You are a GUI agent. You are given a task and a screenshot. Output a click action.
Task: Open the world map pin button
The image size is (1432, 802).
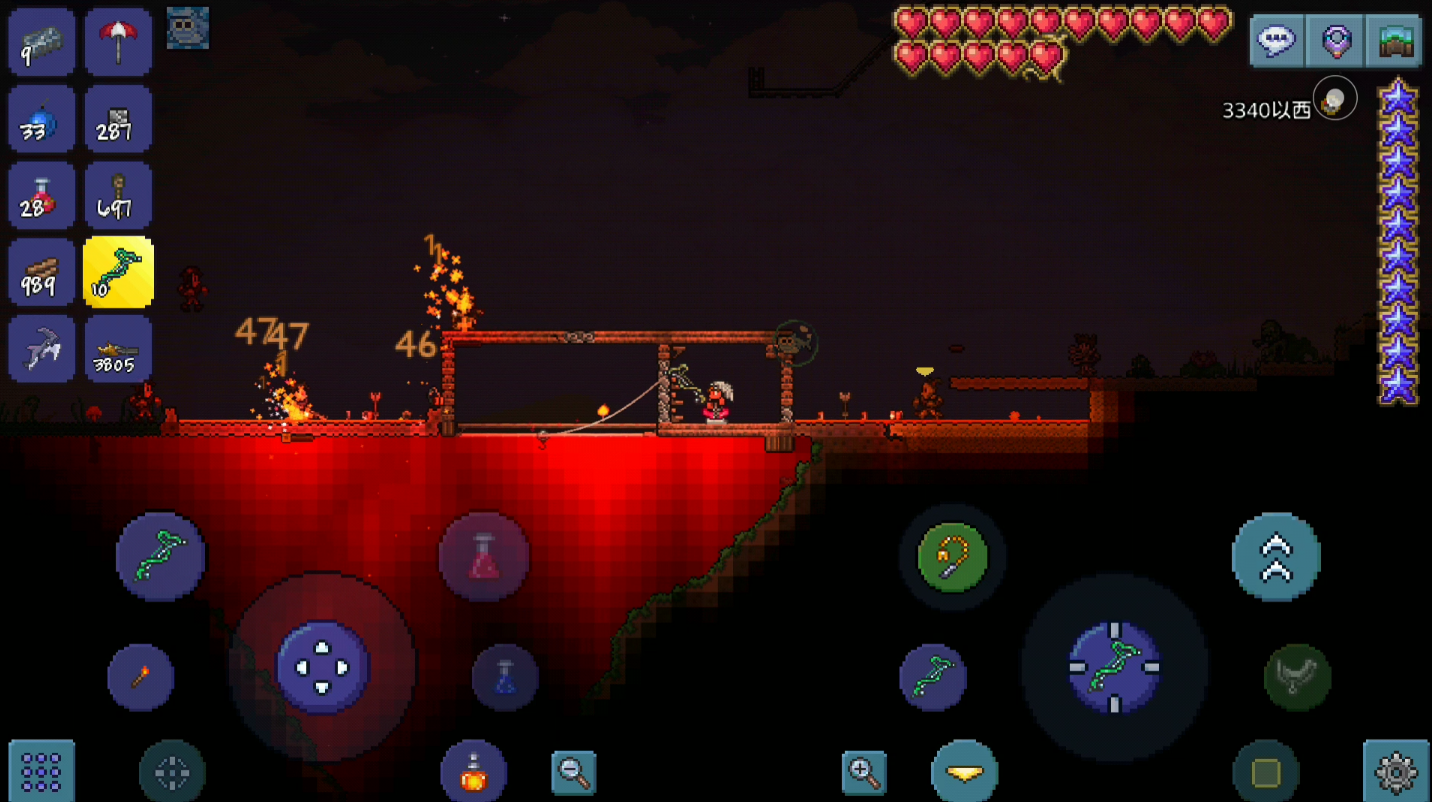pyautogui.click(x=1336, y=41)
